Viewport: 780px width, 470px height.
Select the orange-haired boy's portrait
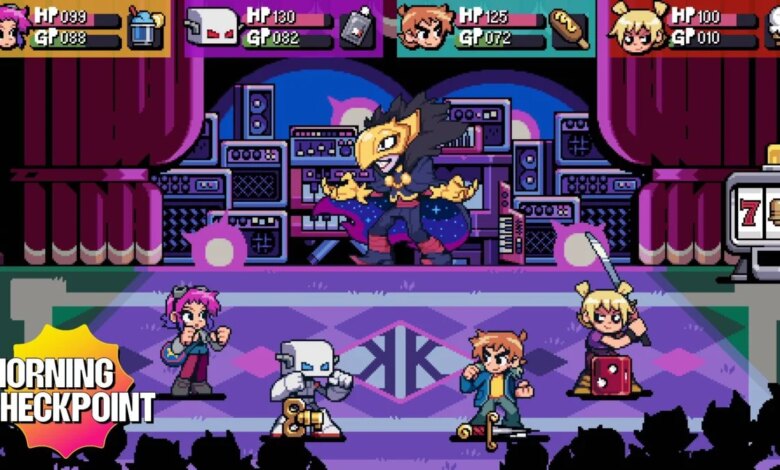pyautogui.click(x=426, y=27)
